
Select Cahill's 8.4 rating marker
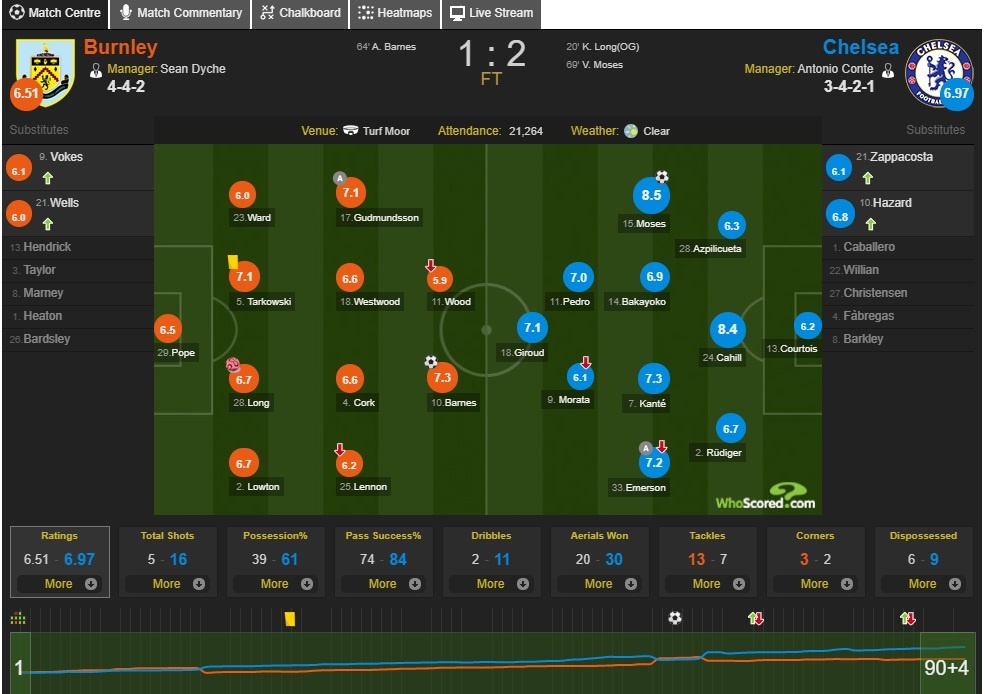pyautogui.click(x=727, y=329)
